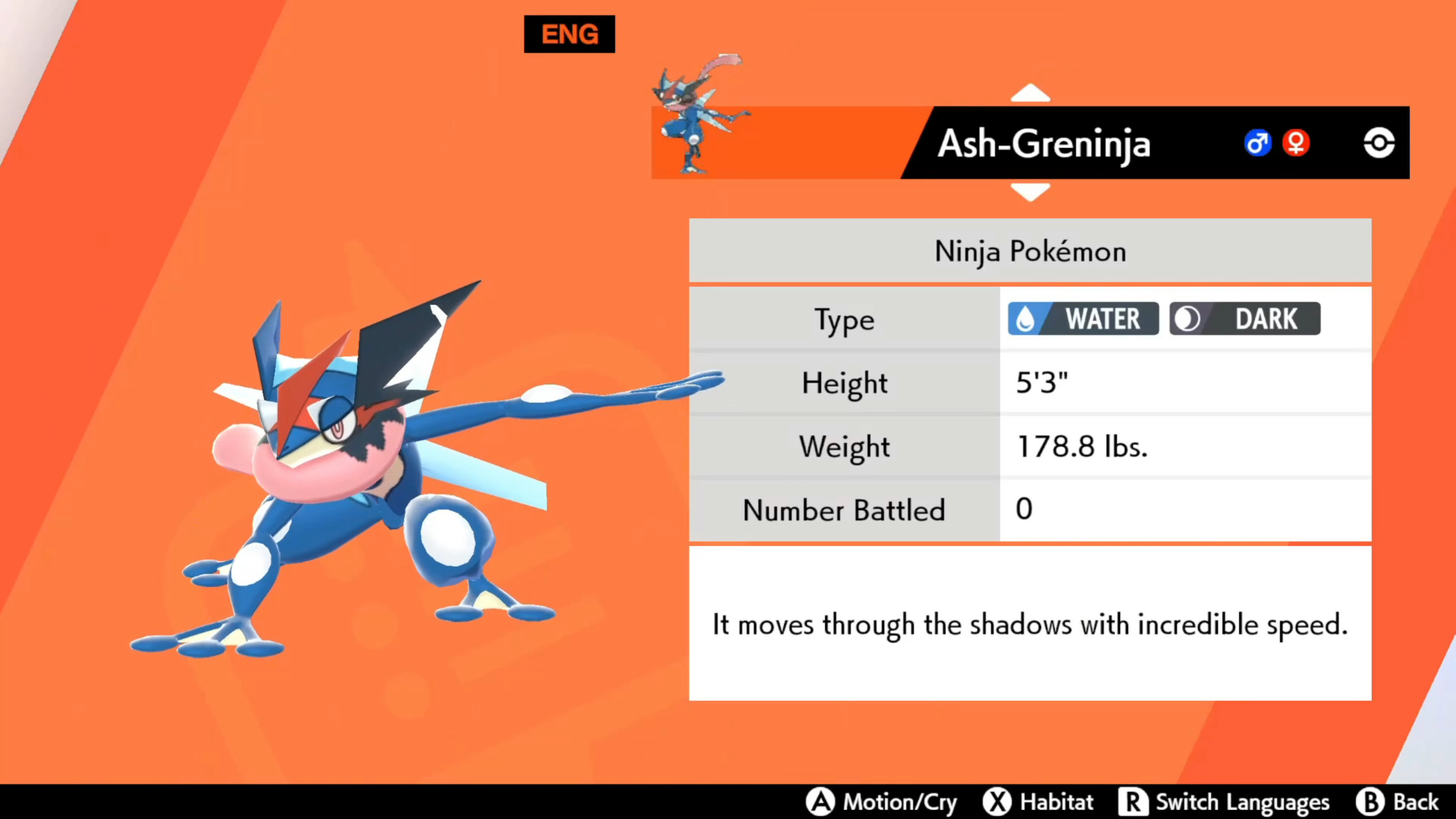Click the ENG language indicator
The height and width of the screenshot is (819, 1456).
569,34
